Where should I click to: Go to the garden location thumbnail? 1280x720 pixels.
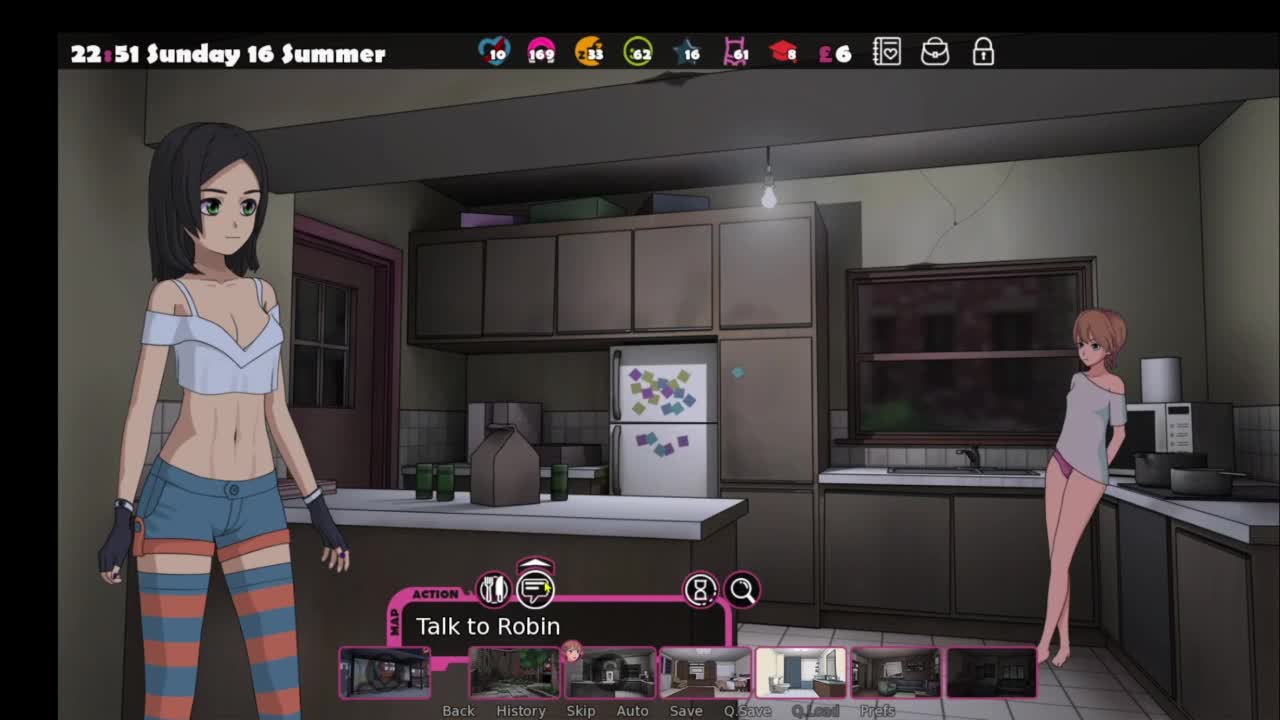pyautogui.click(x=514, y=672)
